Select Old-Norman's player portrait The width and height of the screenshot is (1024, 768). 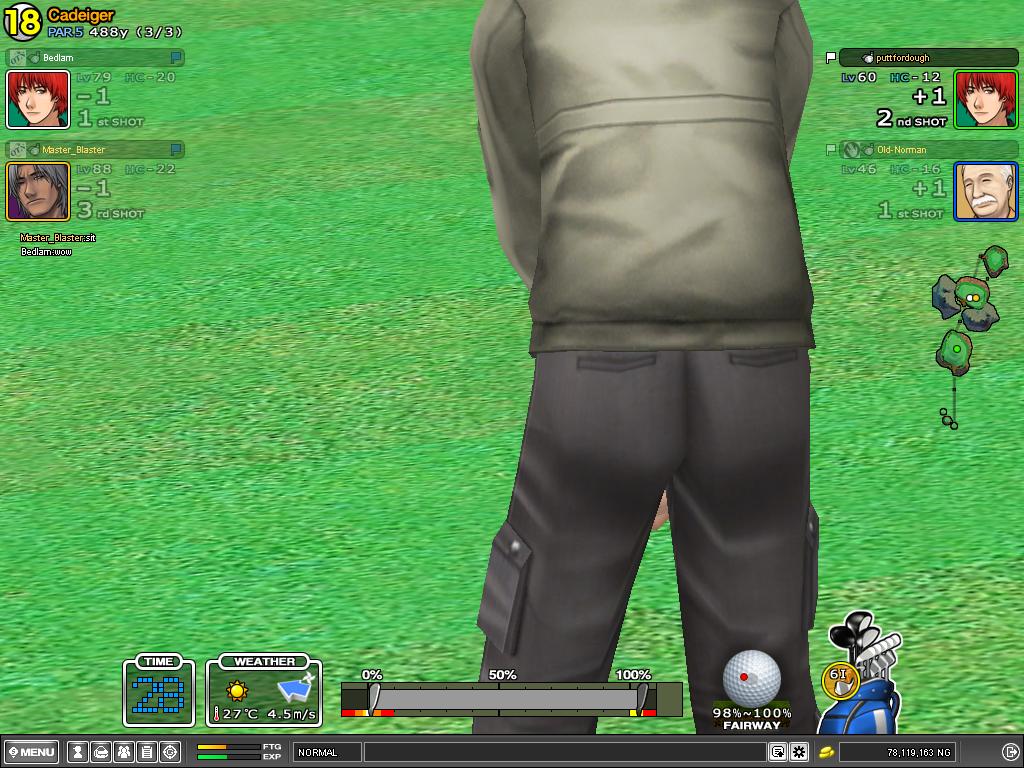[986, 191]
